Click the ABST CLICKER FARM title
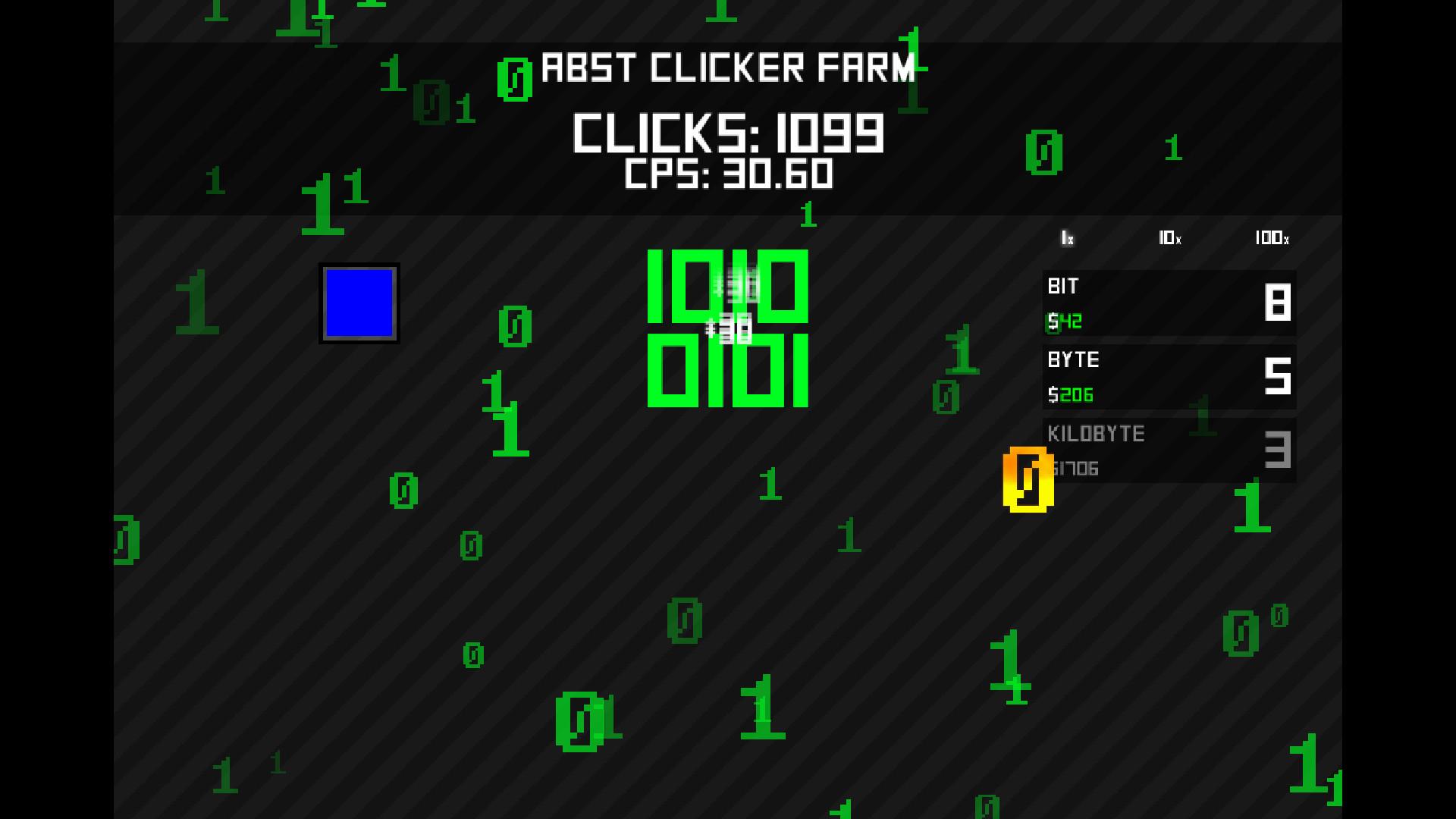This screenshot has width=1456, height=819. tap(728, 68)
